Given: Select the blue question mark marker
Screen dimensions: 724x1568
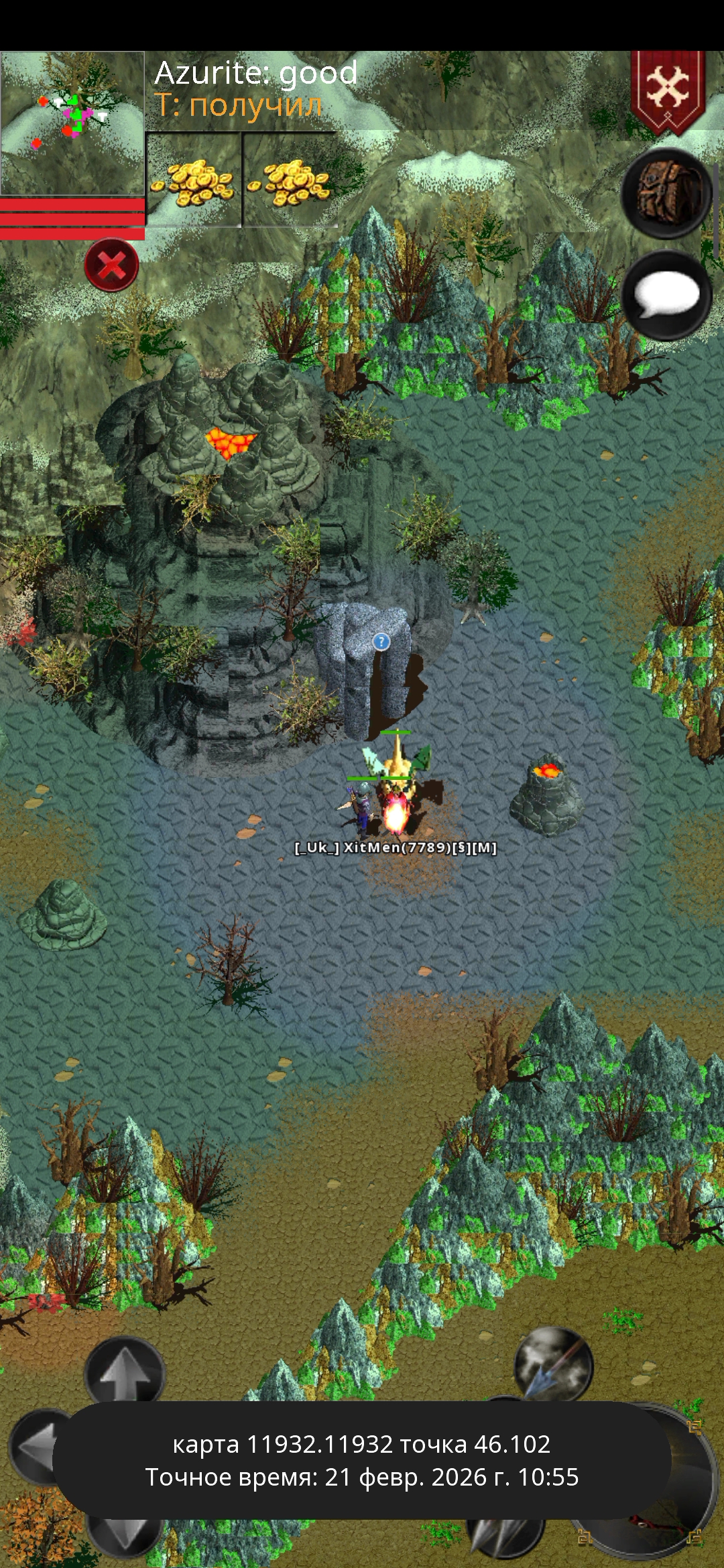Looking at the screenshot, I should coord(381,642).
